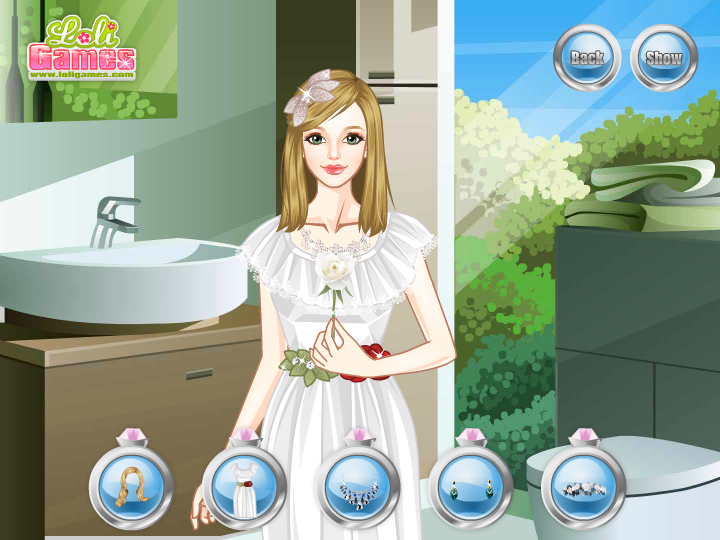Select the necklace category icon
The height and width of the screenshot is (540, 720).
pos(357,487)
